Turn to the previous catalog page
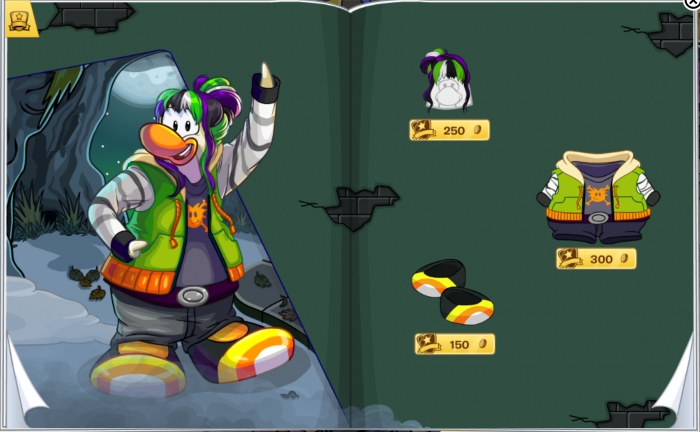Viewport: 700px width, 432px height. coord(22,407)
